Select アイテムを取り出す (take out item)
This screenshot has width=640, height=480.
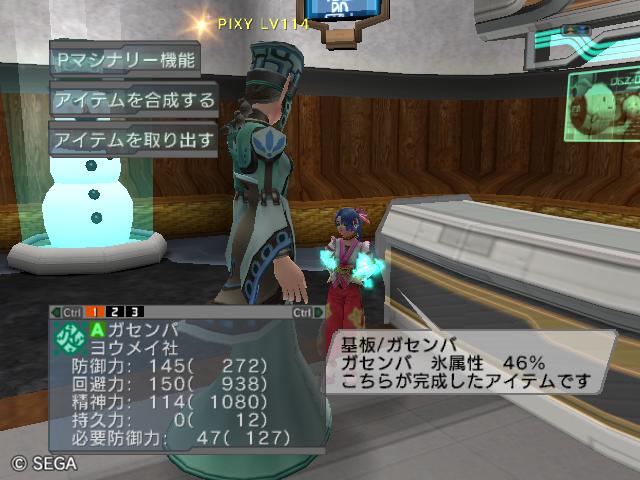coord(133,139)
